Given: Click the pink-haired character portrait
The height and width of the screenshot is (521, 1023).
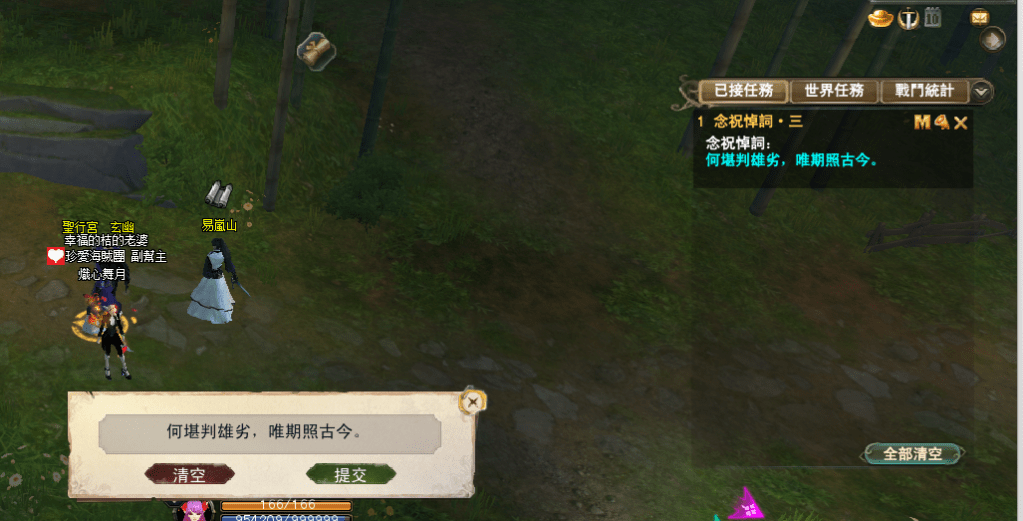Looking at the screenshot, I should pos(193,510).
